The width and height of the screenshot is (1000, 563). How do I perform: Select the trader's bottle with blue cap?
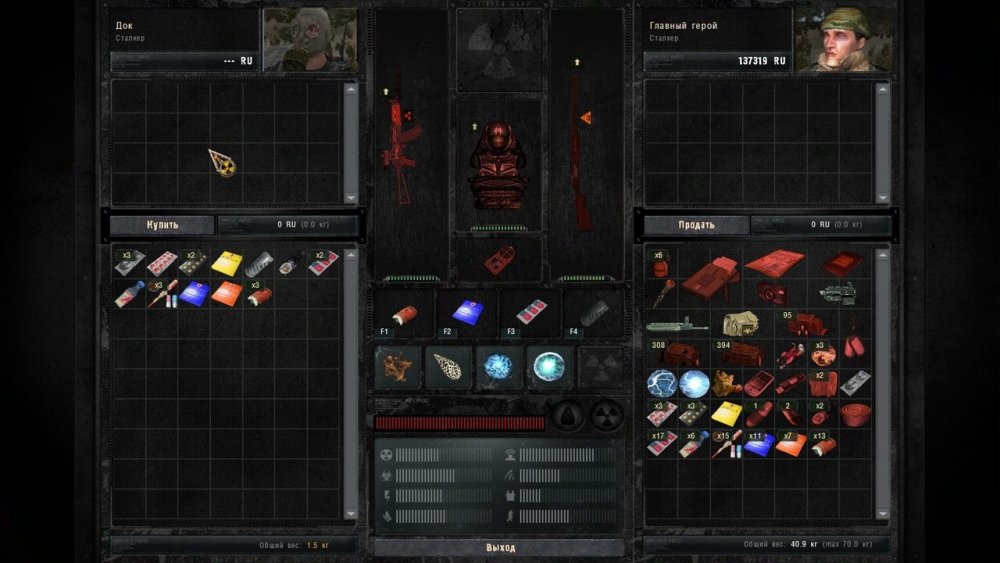point(128,294)
